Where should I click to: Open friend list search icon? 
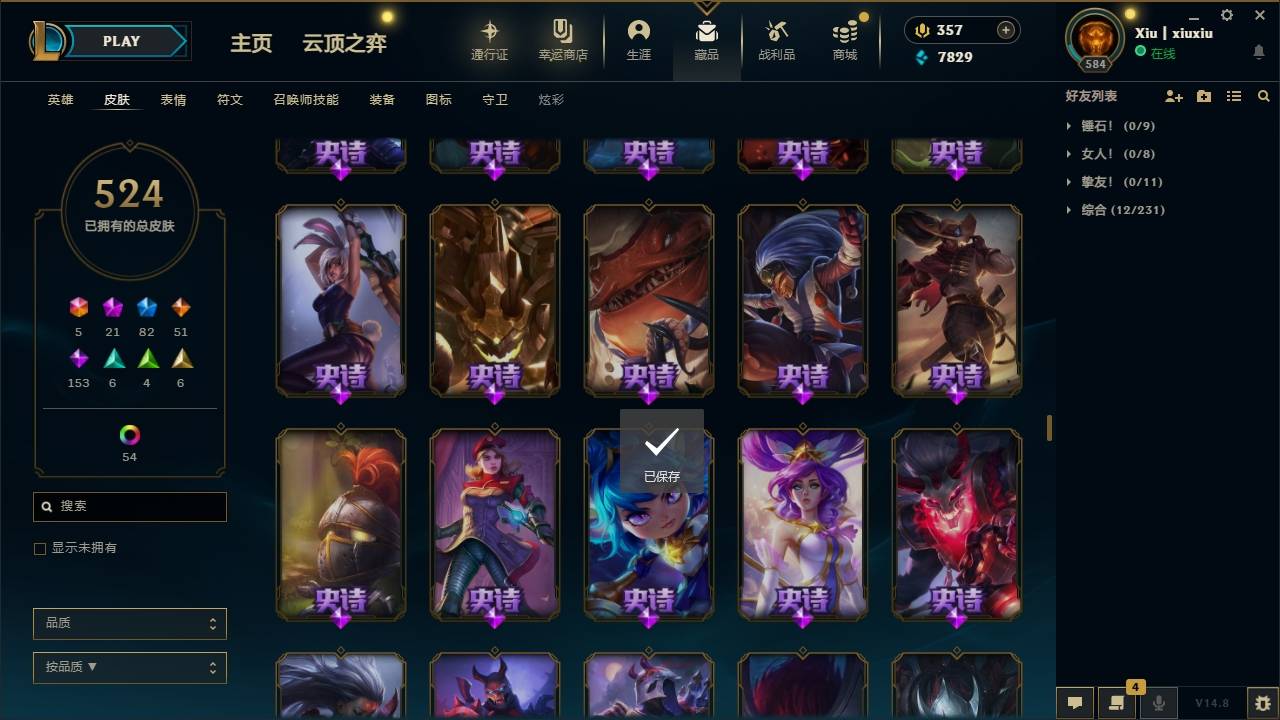click(1264, 96)
